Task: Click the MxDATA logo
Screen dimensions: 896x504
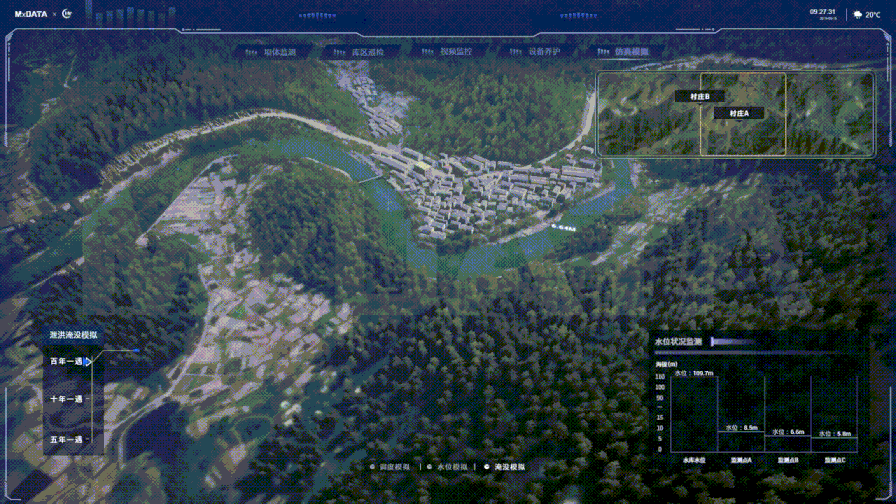Action: pos(31,15)
